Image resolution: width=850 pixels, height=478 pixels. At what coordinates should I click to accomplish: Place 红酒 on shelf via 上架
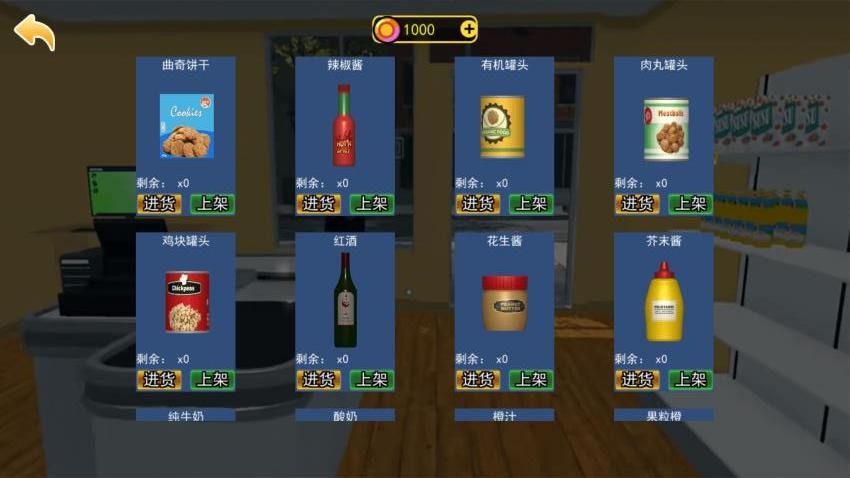point(371,380)
